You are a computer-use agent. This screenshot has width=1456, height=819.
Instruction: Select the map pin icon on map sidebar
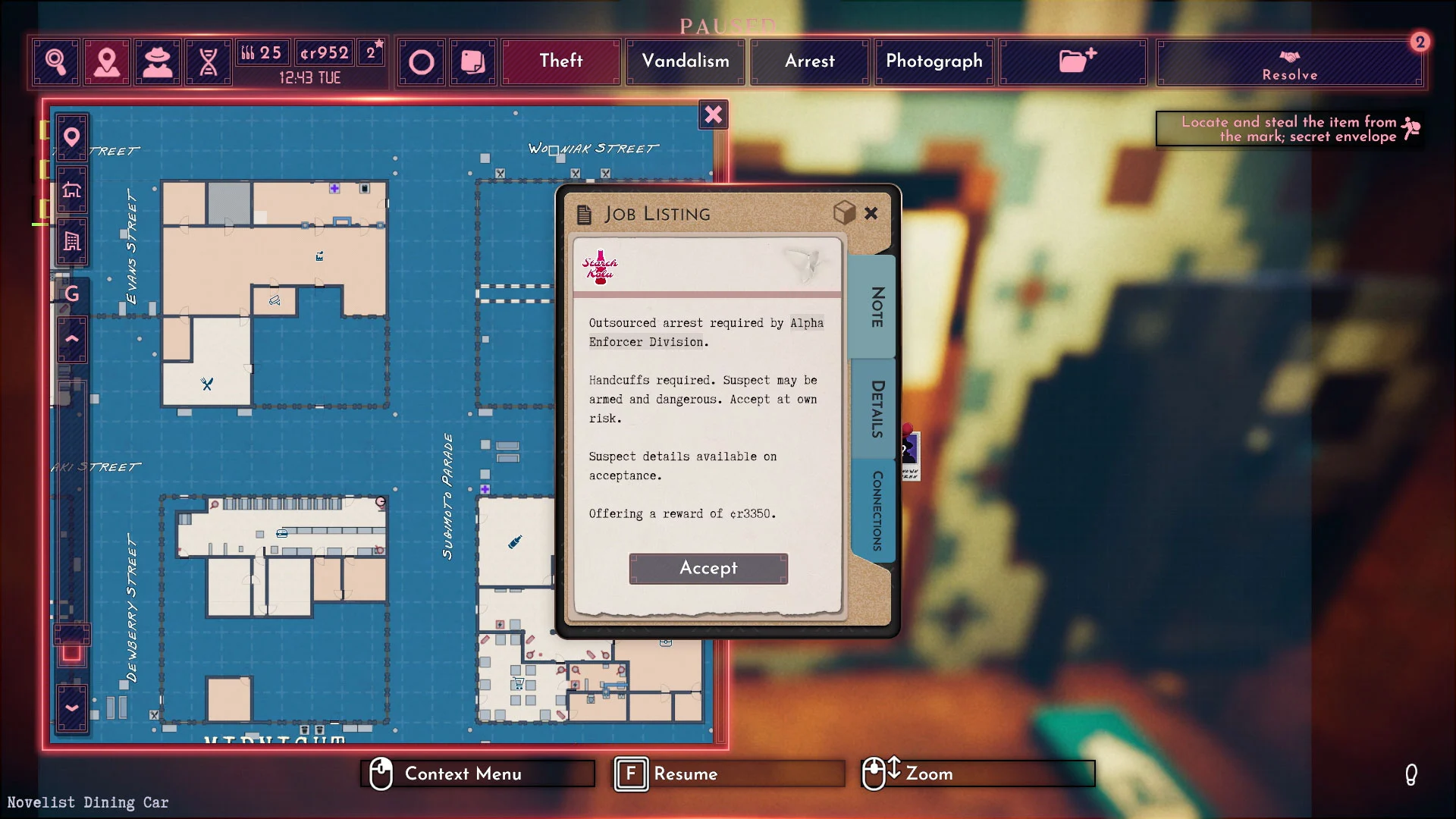point(71,137)
